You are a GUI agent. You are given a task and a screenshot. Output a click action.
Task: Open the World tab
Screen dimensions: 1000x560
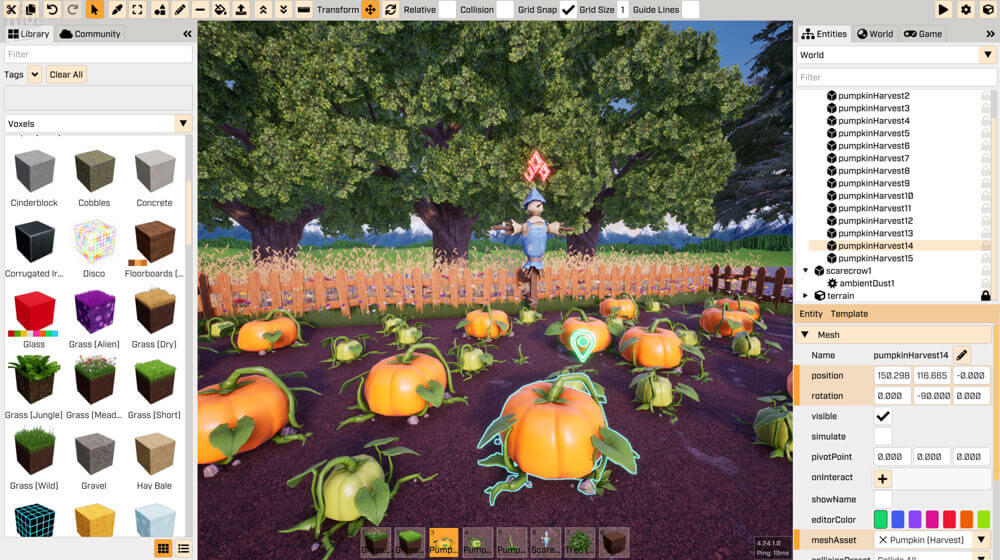click(x=875, y=34)
